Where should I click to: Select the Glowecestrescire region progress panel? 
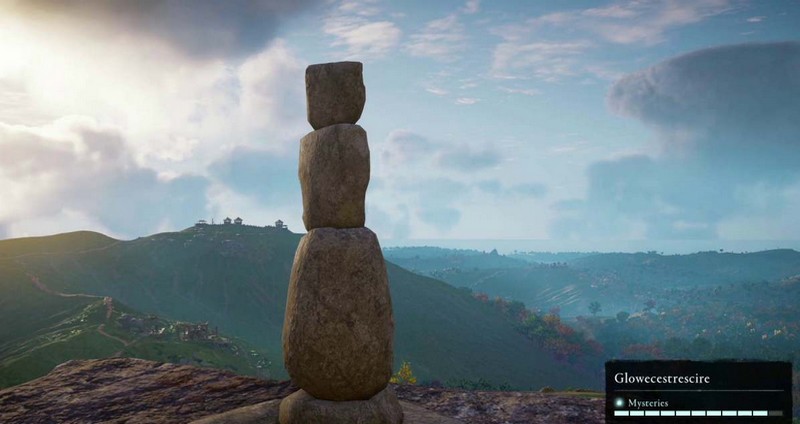click(x=697, y=391)
